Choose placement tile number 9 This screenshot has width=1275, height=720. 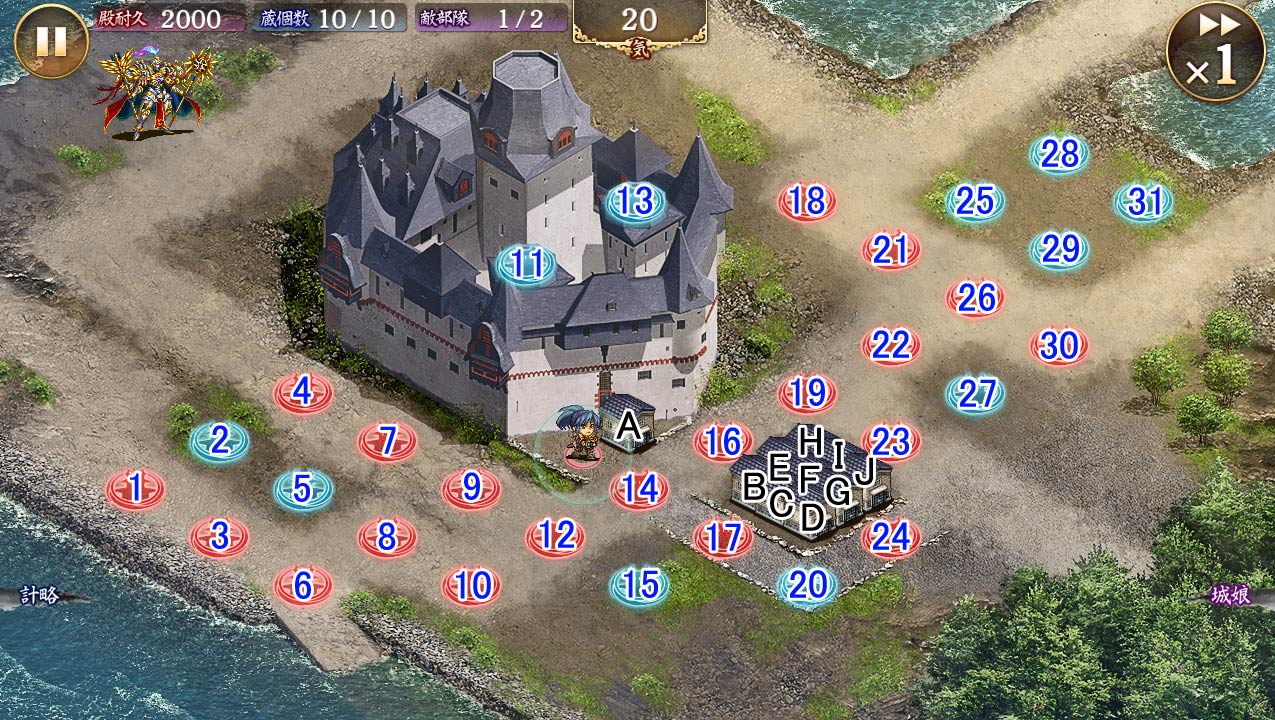(471, 489)
